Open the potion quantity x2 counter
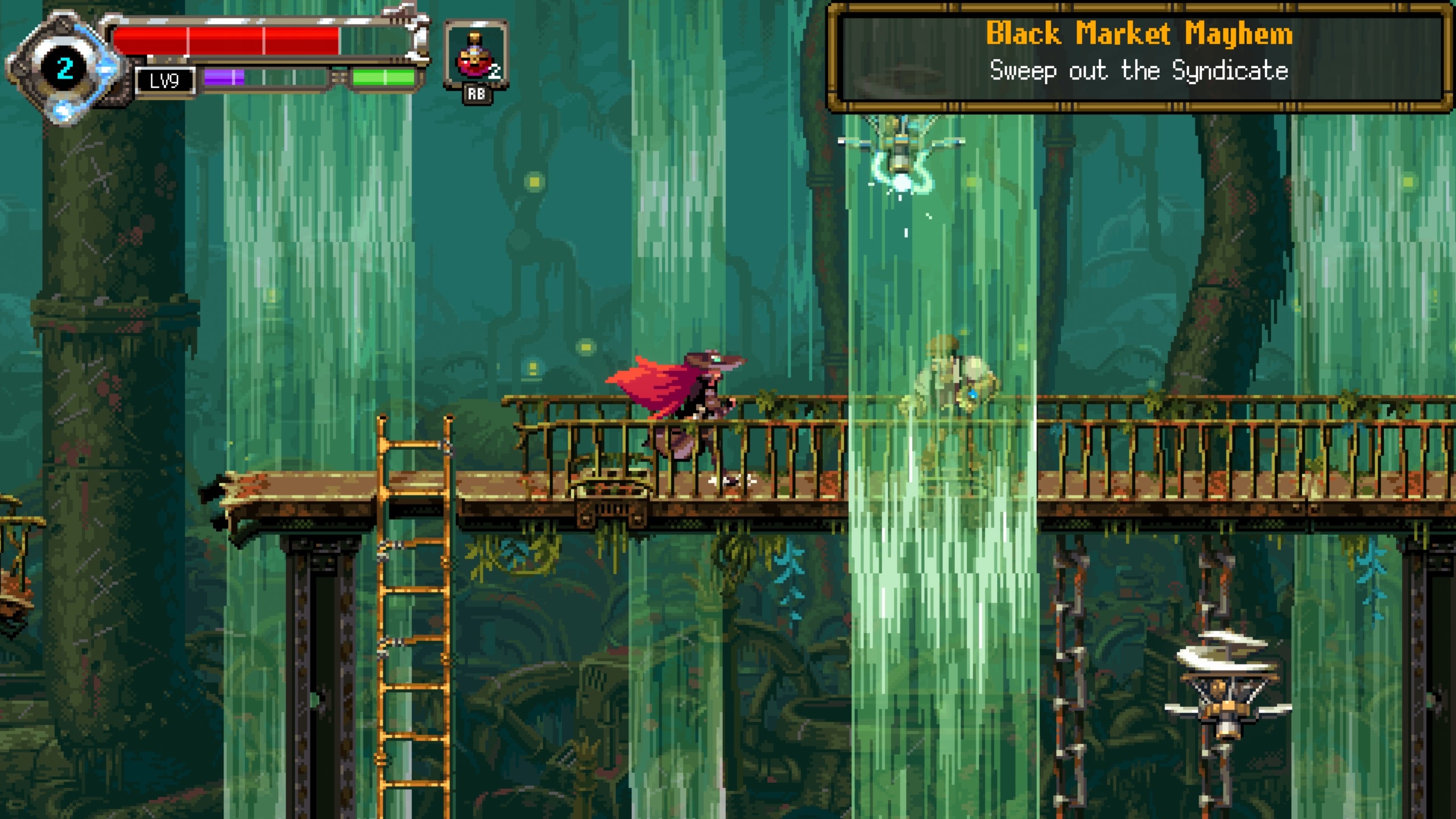 (494, 71)
